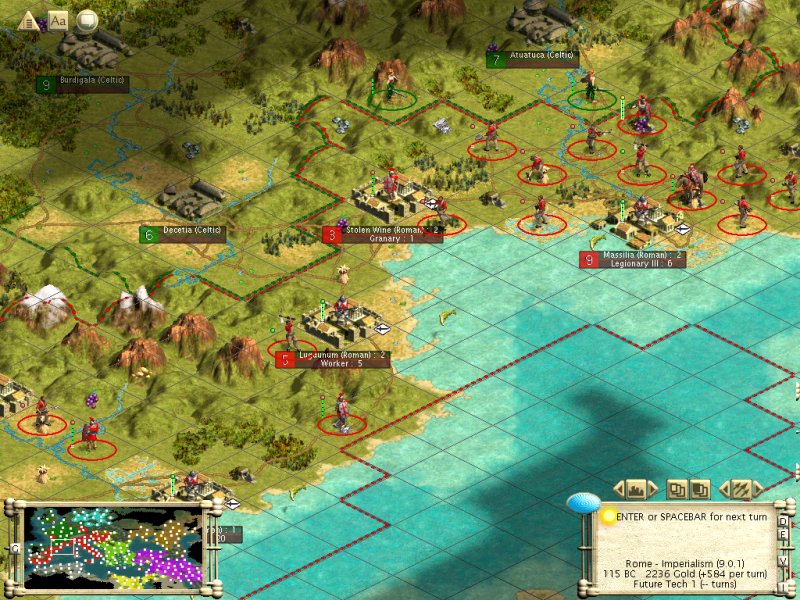Image resolution: width=800 pixels, height=600 pixels.
Task: Go to the previous city arrow
Action: pyautogui.click(x=618, y=489)
